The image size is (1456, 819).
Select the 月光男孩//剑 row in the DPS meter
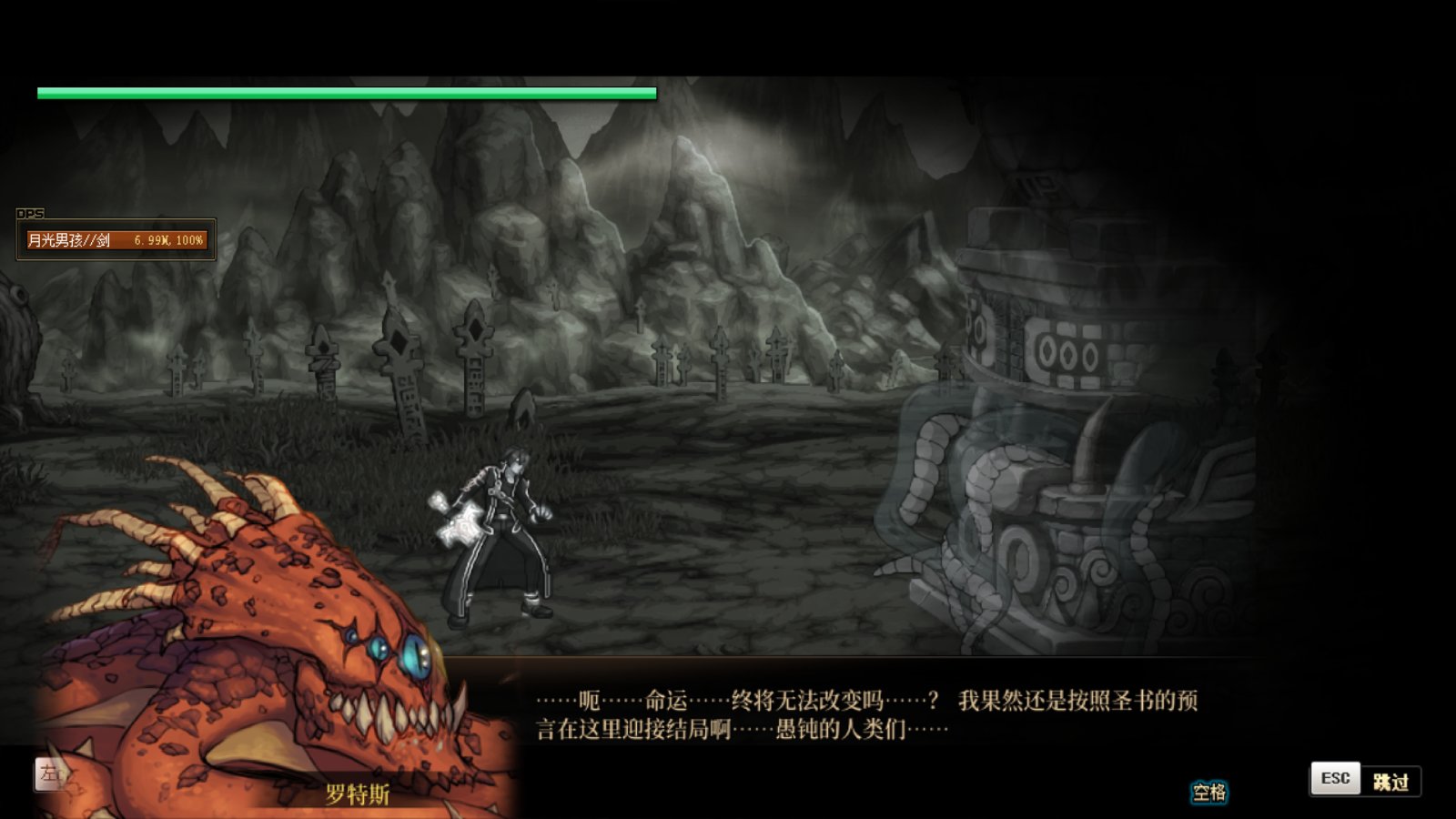point(116,240)
